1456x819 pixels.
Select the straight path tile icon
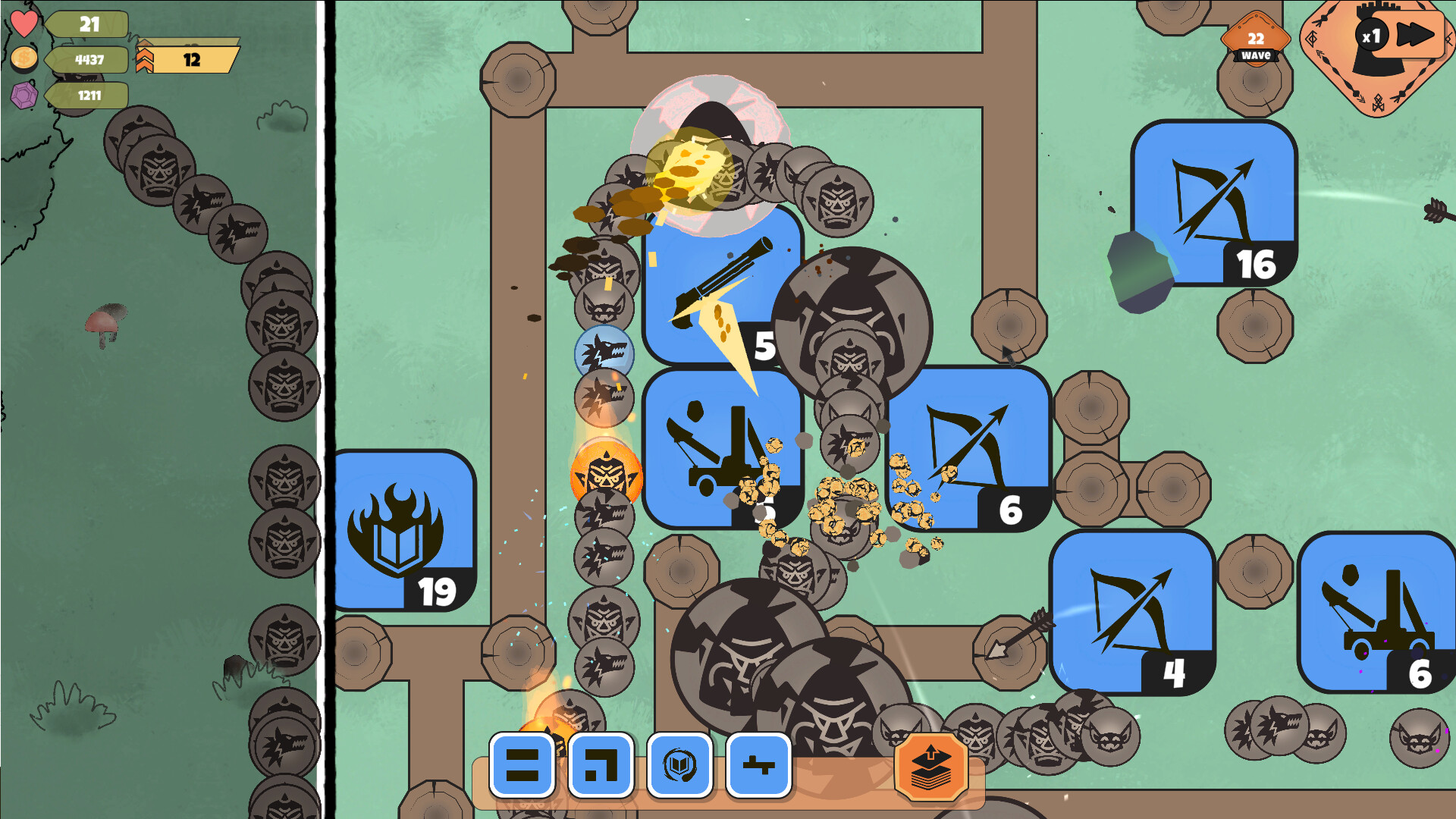(522, 766)
